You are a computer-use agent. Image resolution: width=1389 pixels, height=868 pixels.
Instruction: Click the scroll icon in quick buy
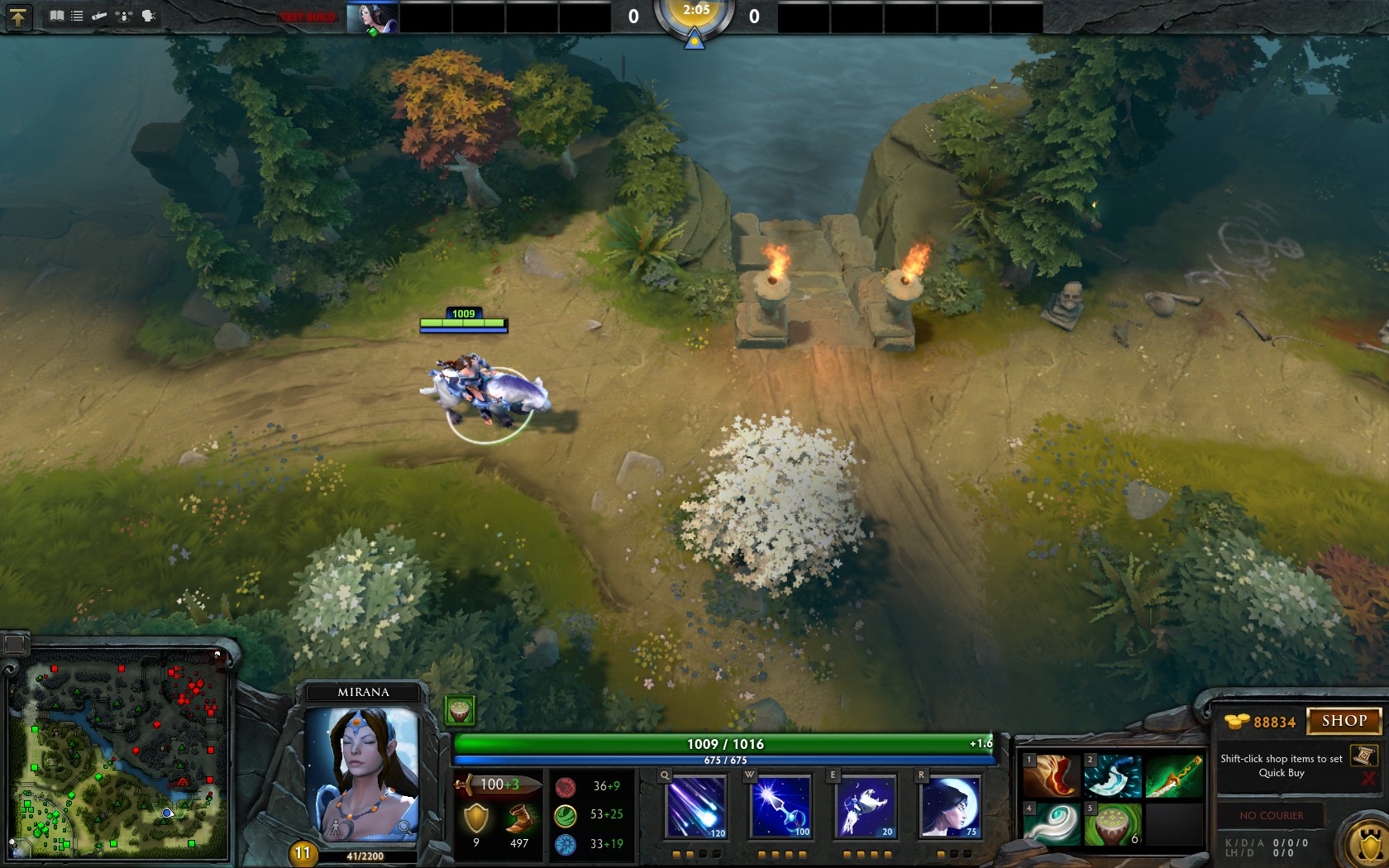[x=1363, y=756]
